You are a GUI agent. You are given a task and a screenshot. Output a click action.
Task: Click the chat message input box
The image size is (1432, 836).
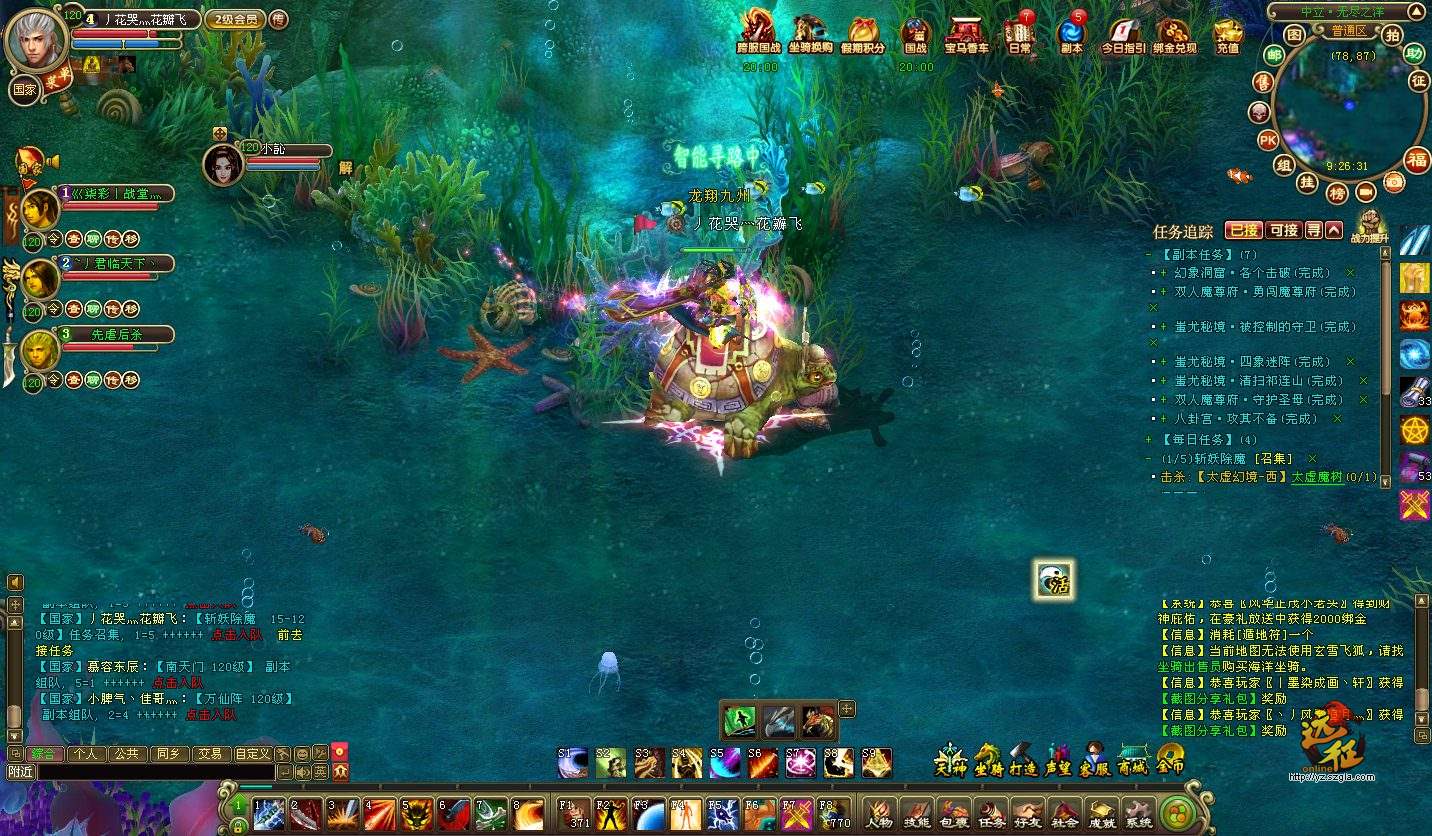point(155,772)
